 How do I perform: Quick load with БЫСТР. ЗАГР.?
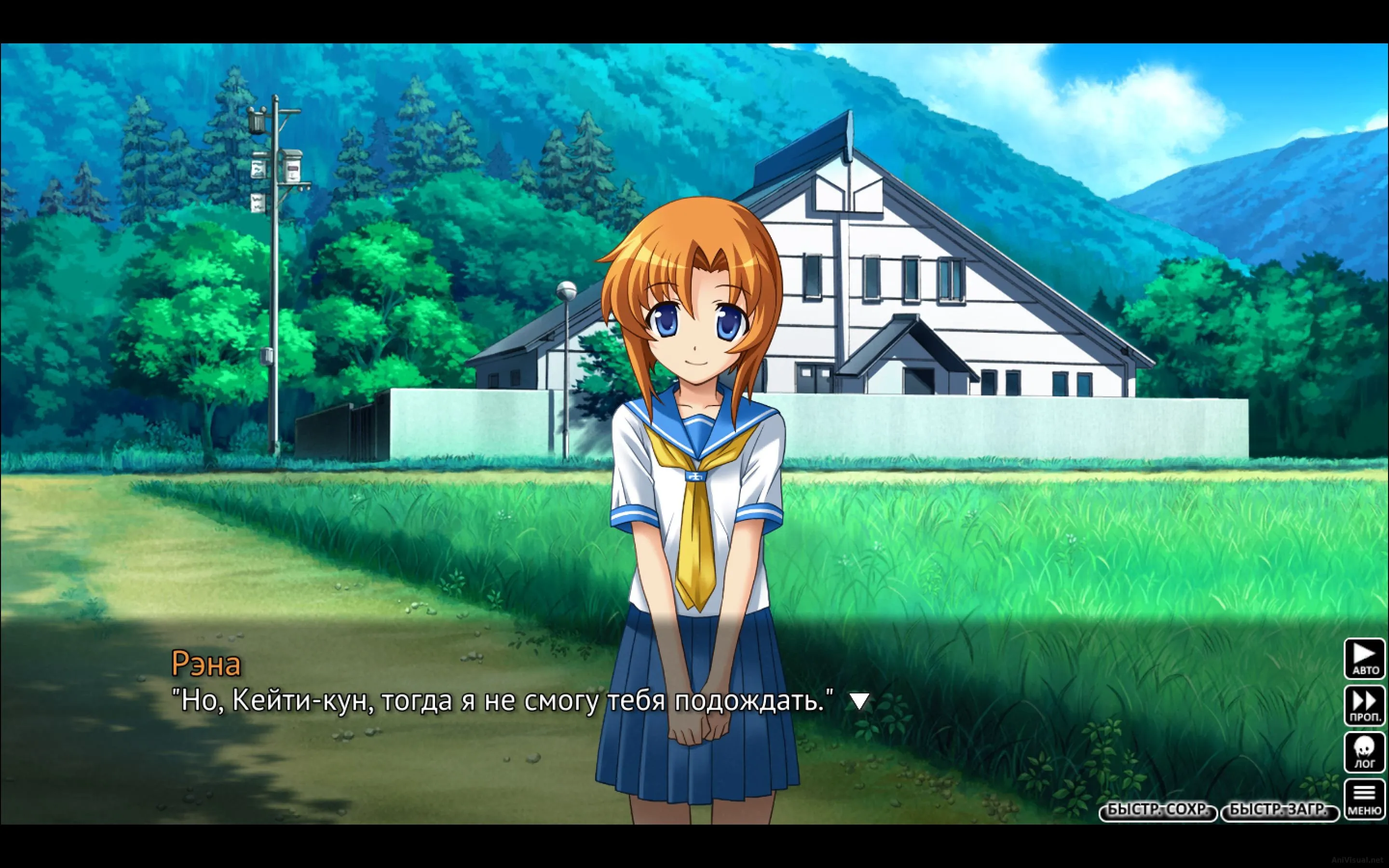pyautogui.click(x=1279, y=811)
